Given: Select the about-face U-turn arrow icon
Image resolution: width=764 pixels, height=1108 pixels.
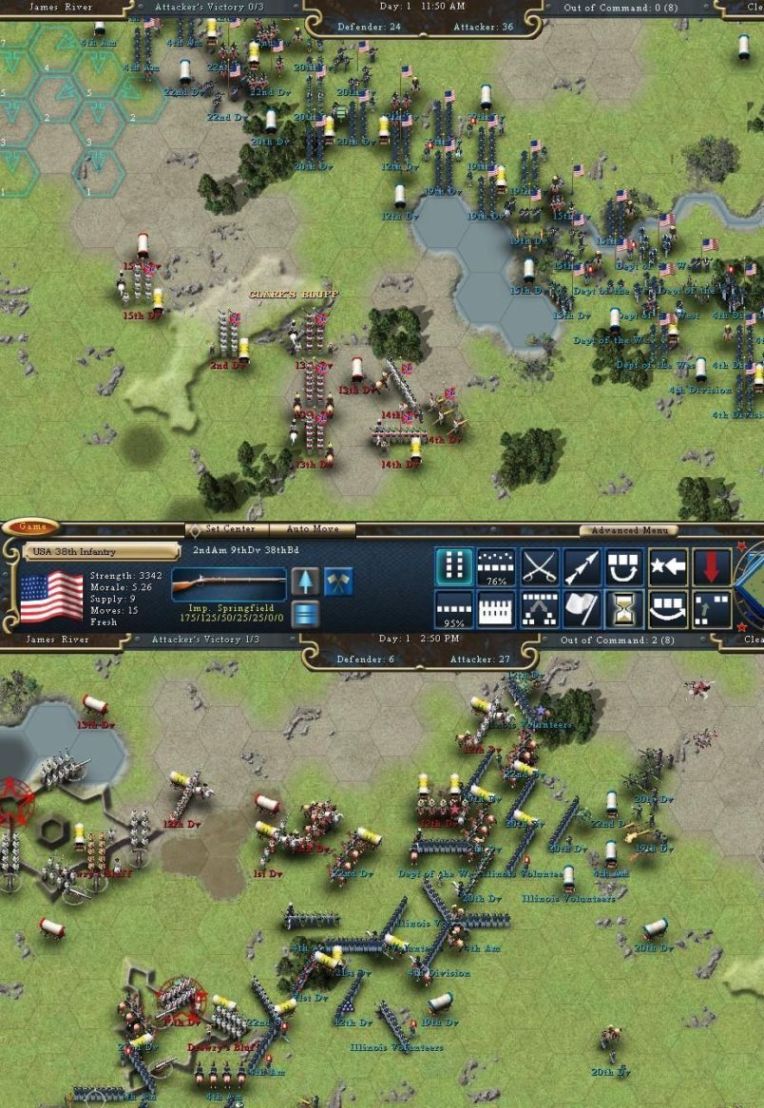Looking at the screenshot, I should tap(625, 567).
